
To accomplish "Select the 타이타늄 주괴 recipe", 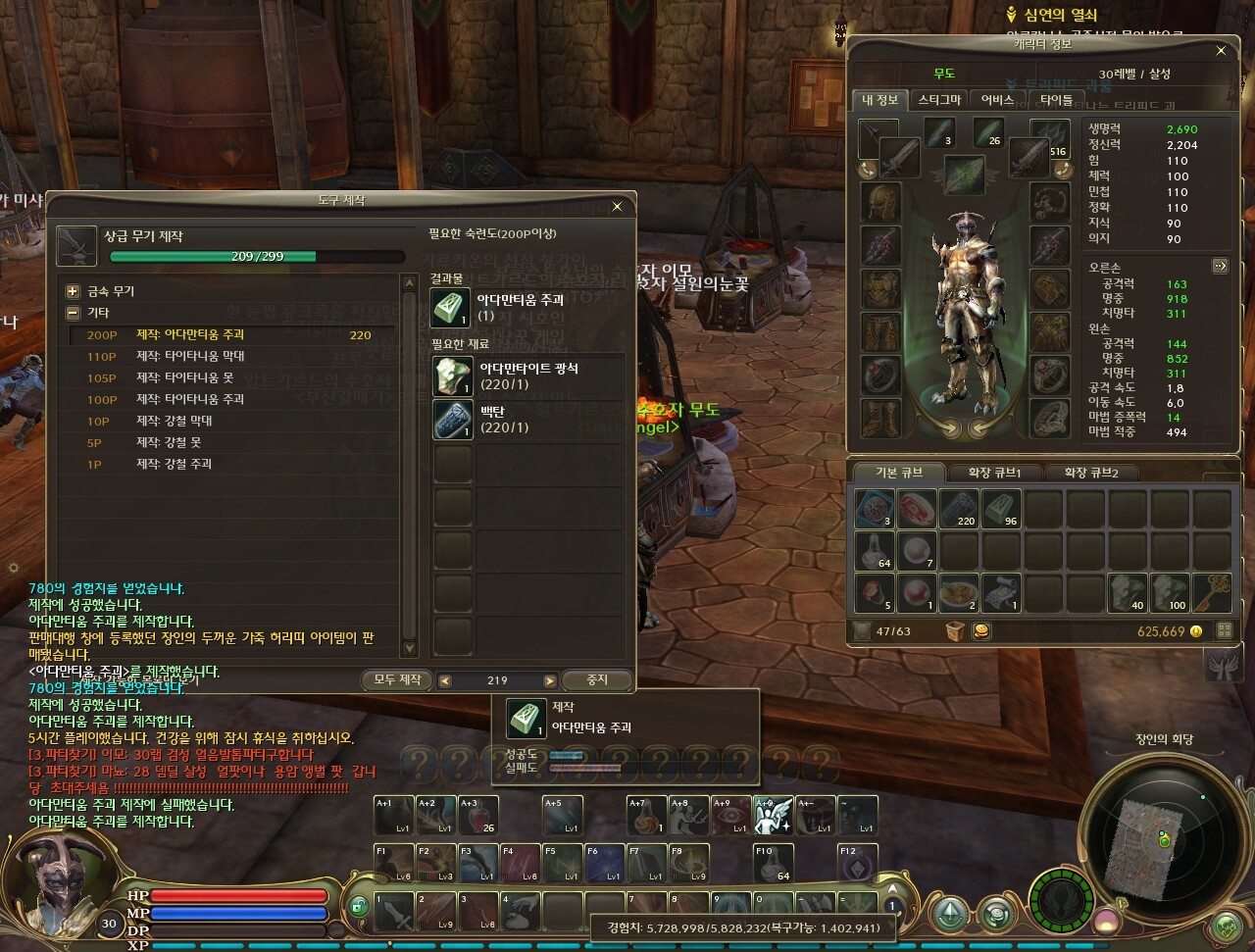I will [190, 399].
